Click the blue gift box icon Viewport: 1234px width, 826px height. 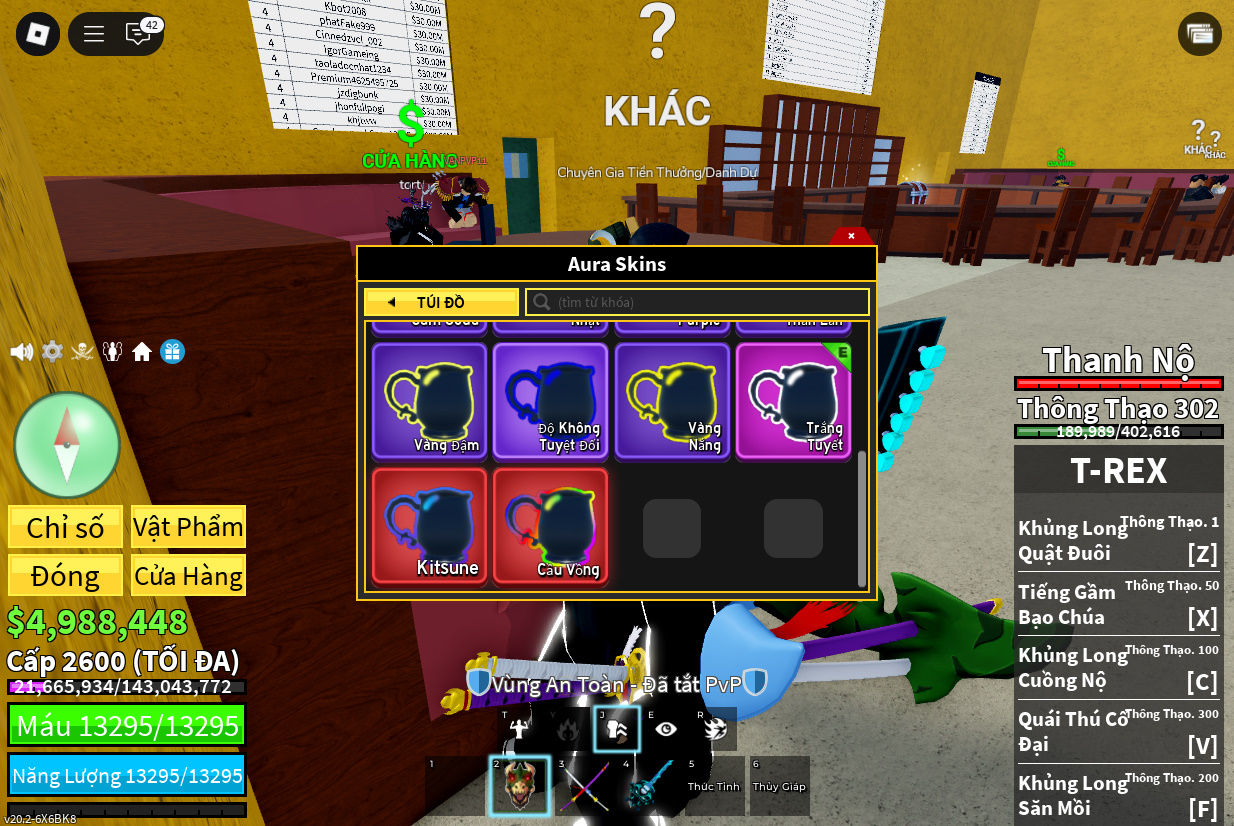[173, 352]
